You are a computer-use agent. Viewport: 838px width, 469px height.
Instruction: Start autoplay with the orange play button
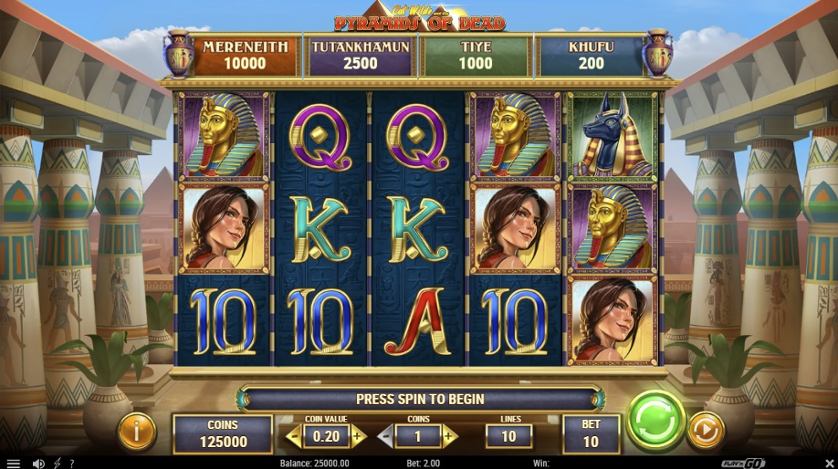[706, 431]
